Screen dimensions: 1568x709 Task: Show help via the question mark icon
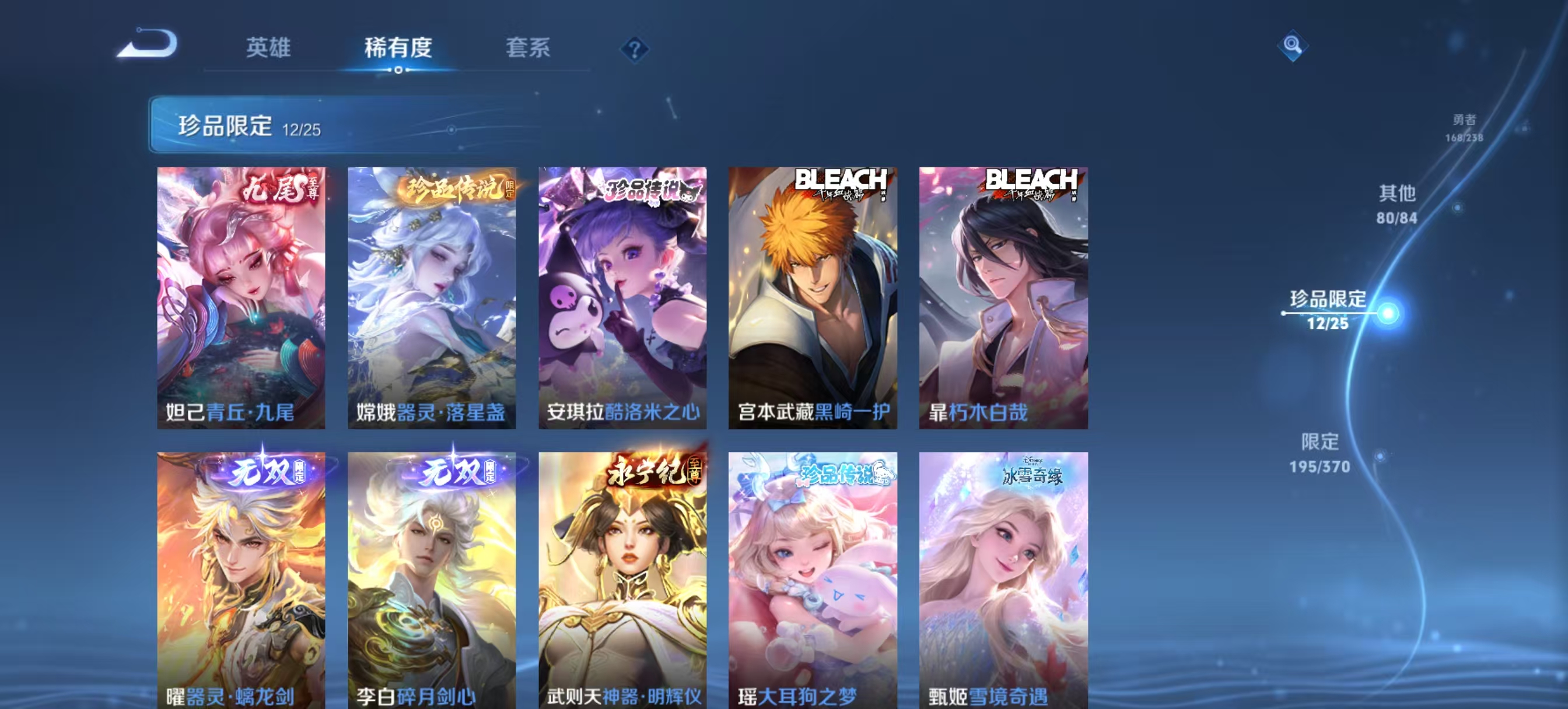coord(633,49)
